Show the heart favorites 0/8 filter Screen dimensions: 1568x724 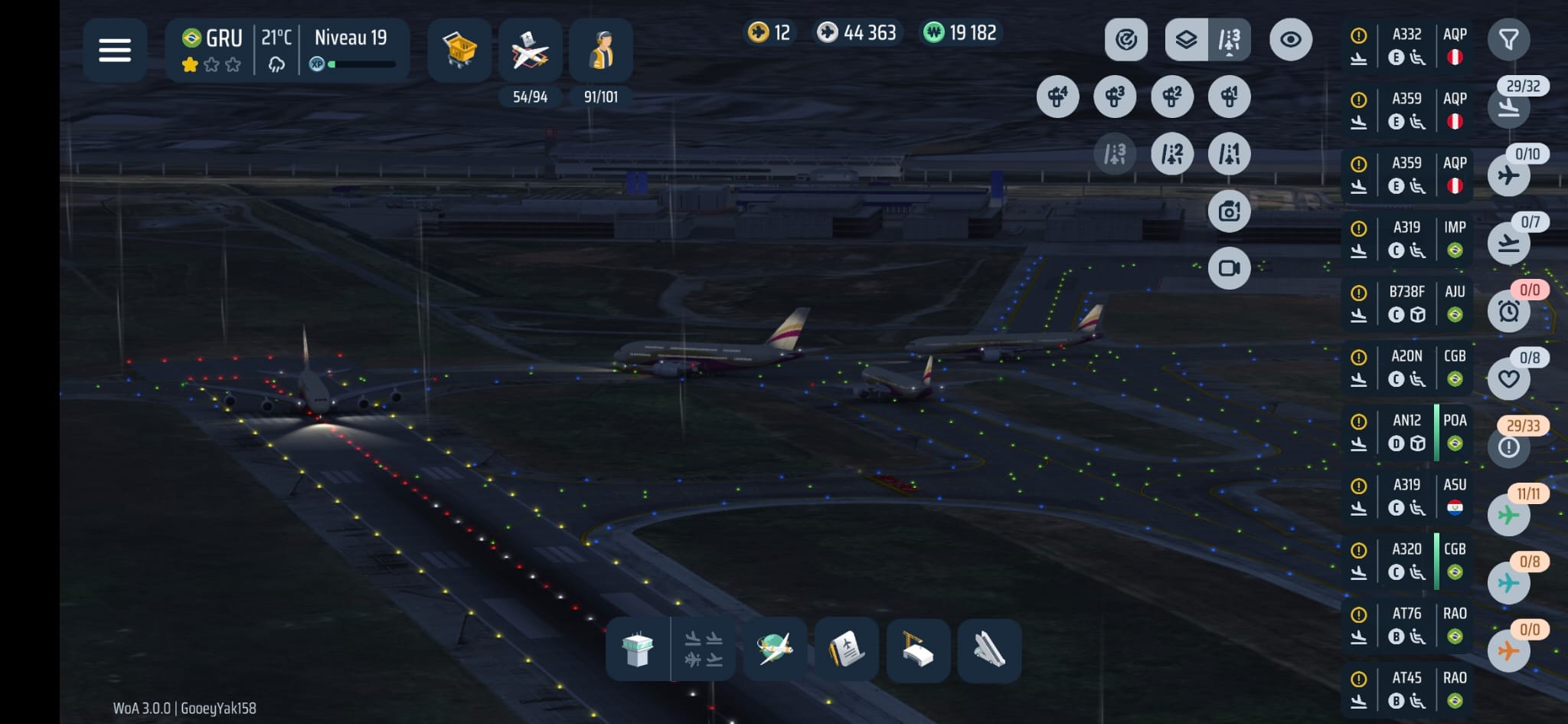click(1508, 378)
